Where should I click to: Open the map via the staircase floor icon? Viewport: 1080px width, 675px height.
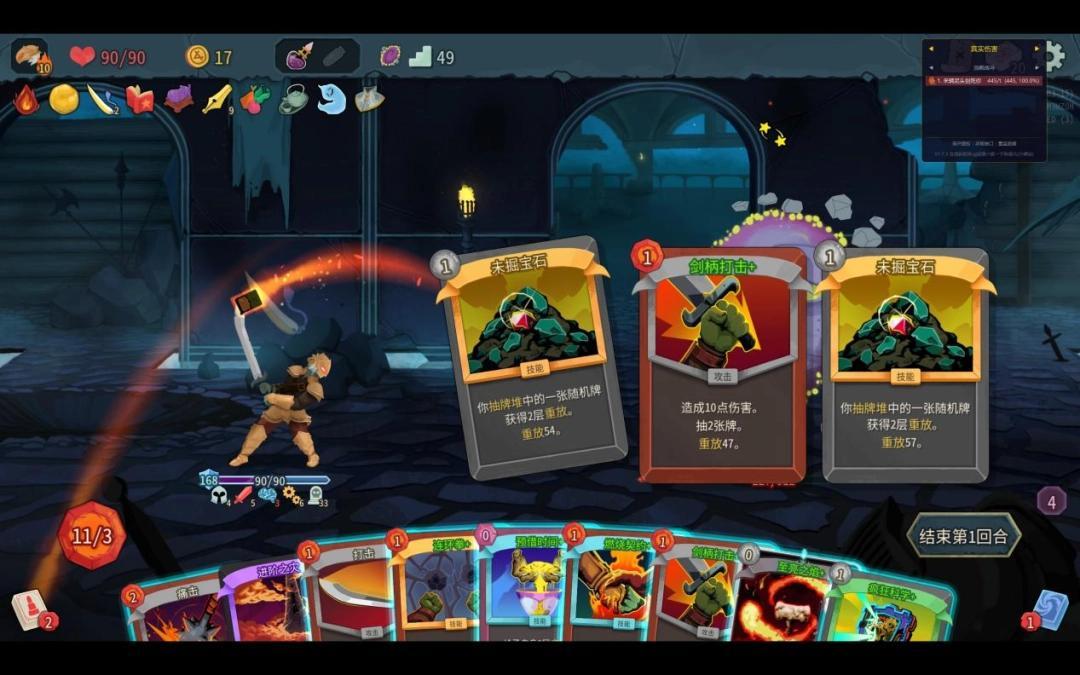pos(421,57)
